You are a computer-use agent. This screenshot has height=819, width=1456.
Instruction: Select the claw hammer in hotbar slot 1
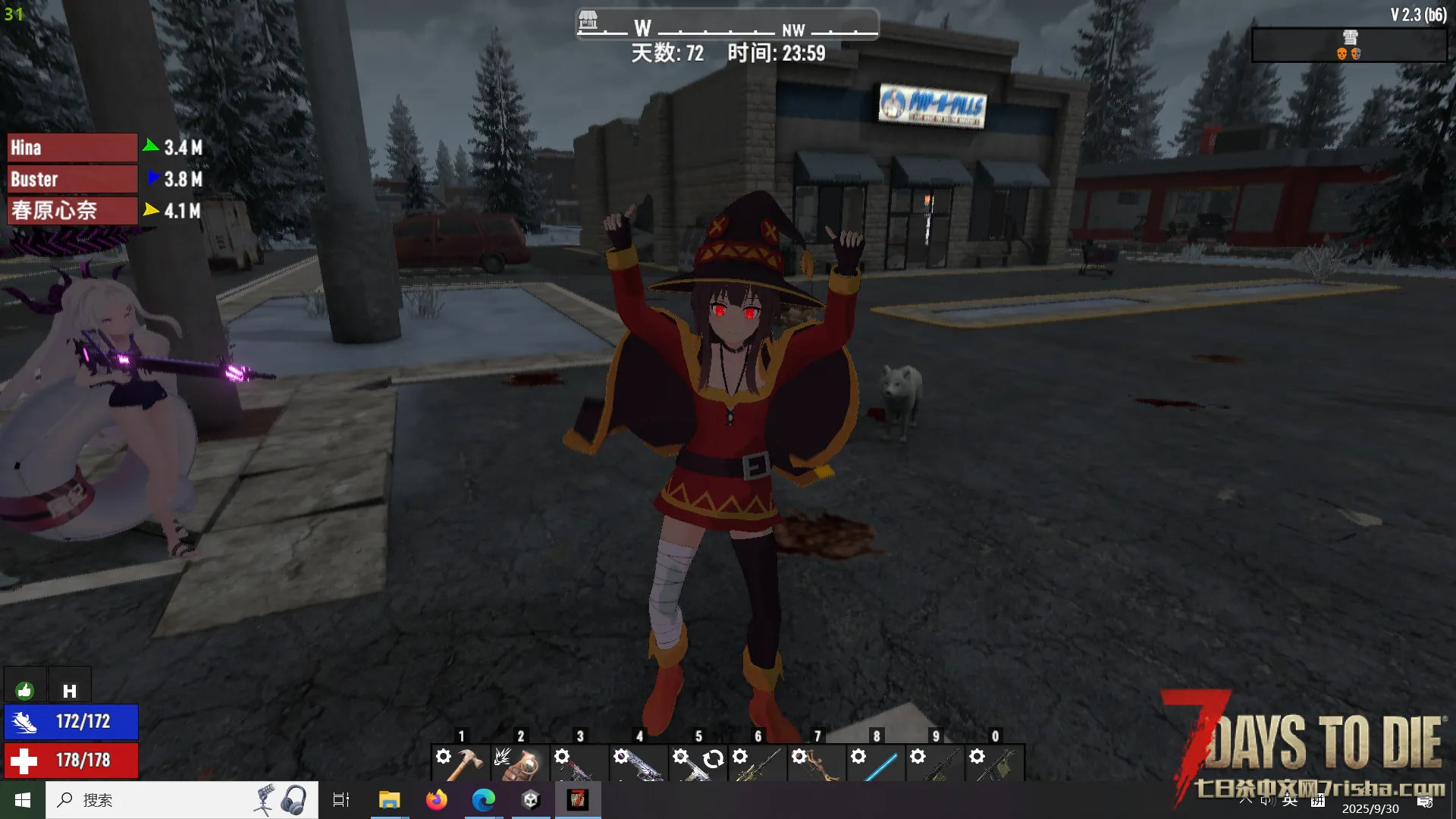[x=461, y=762]
